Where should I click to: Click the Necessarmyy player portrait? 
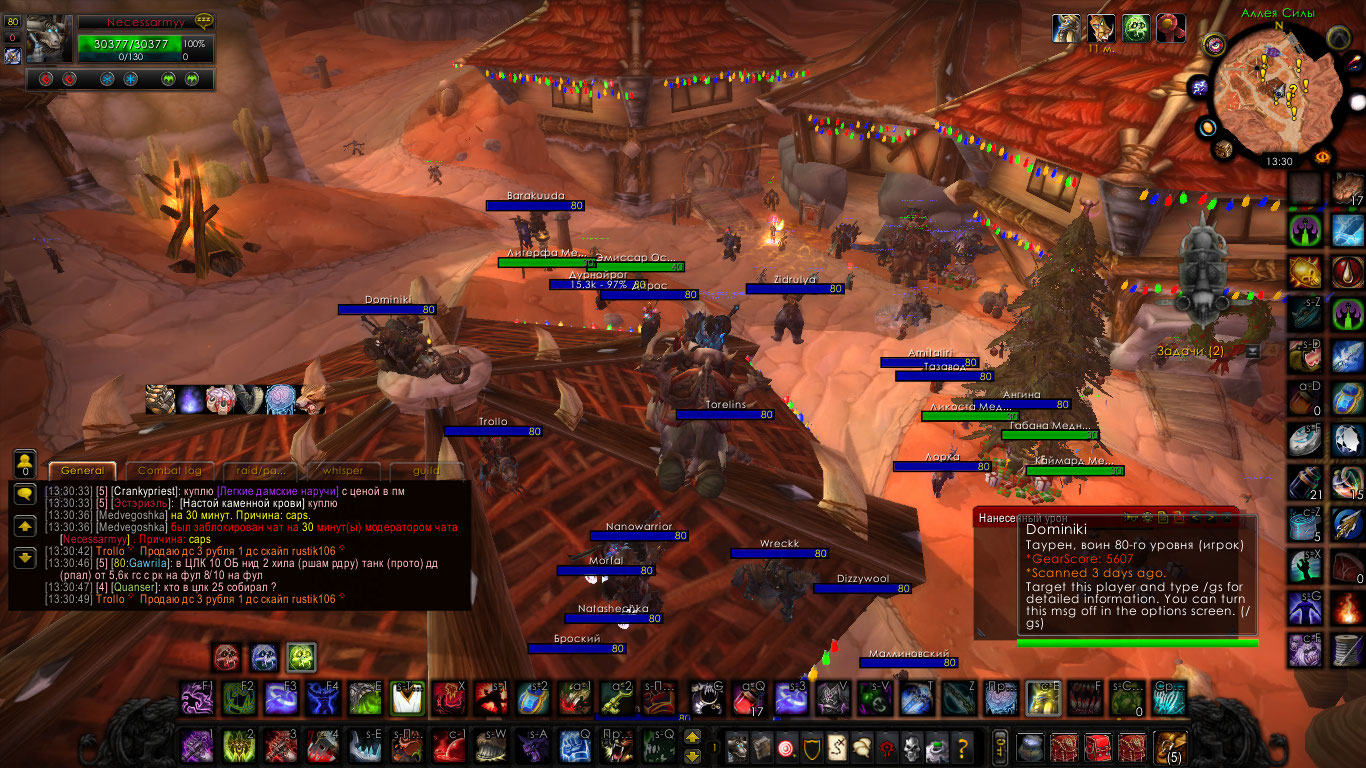(x=48, y=40)
